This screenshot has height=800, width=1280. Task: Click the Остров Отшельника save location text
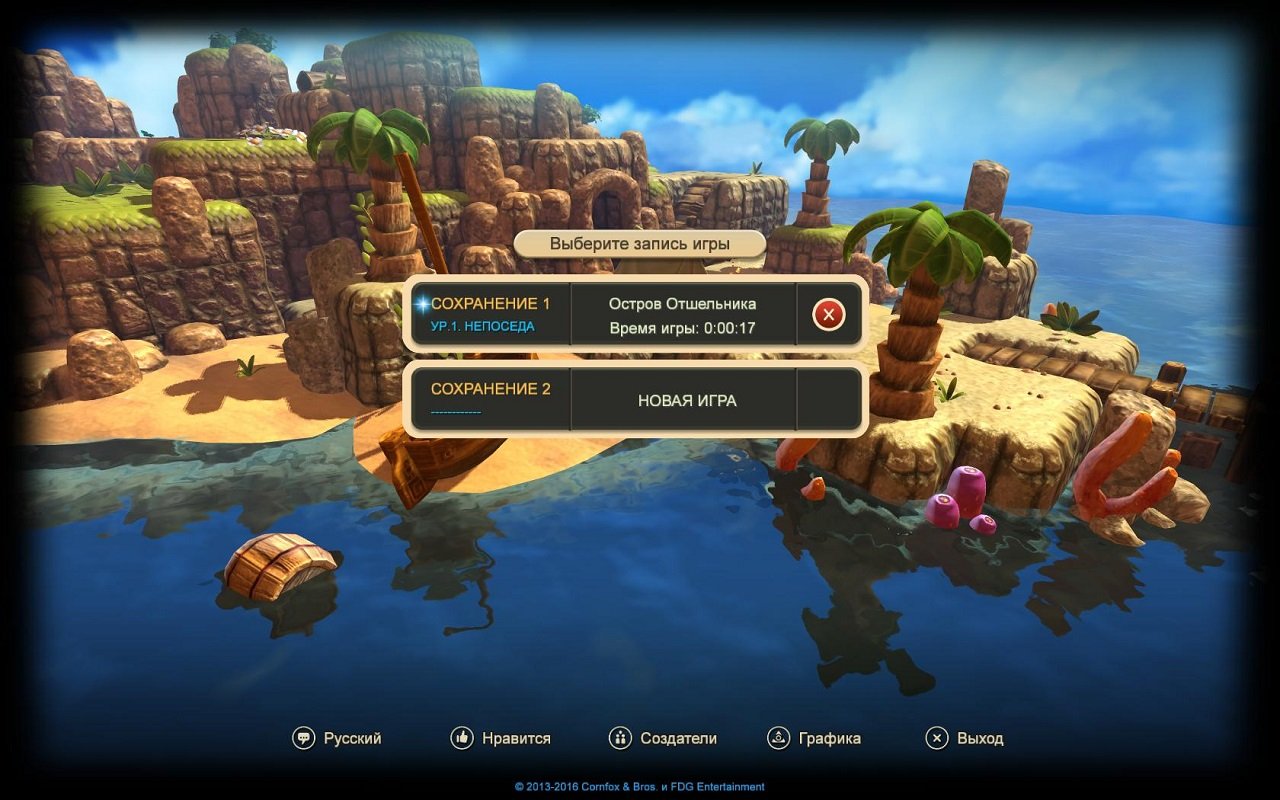click(684, 304)
